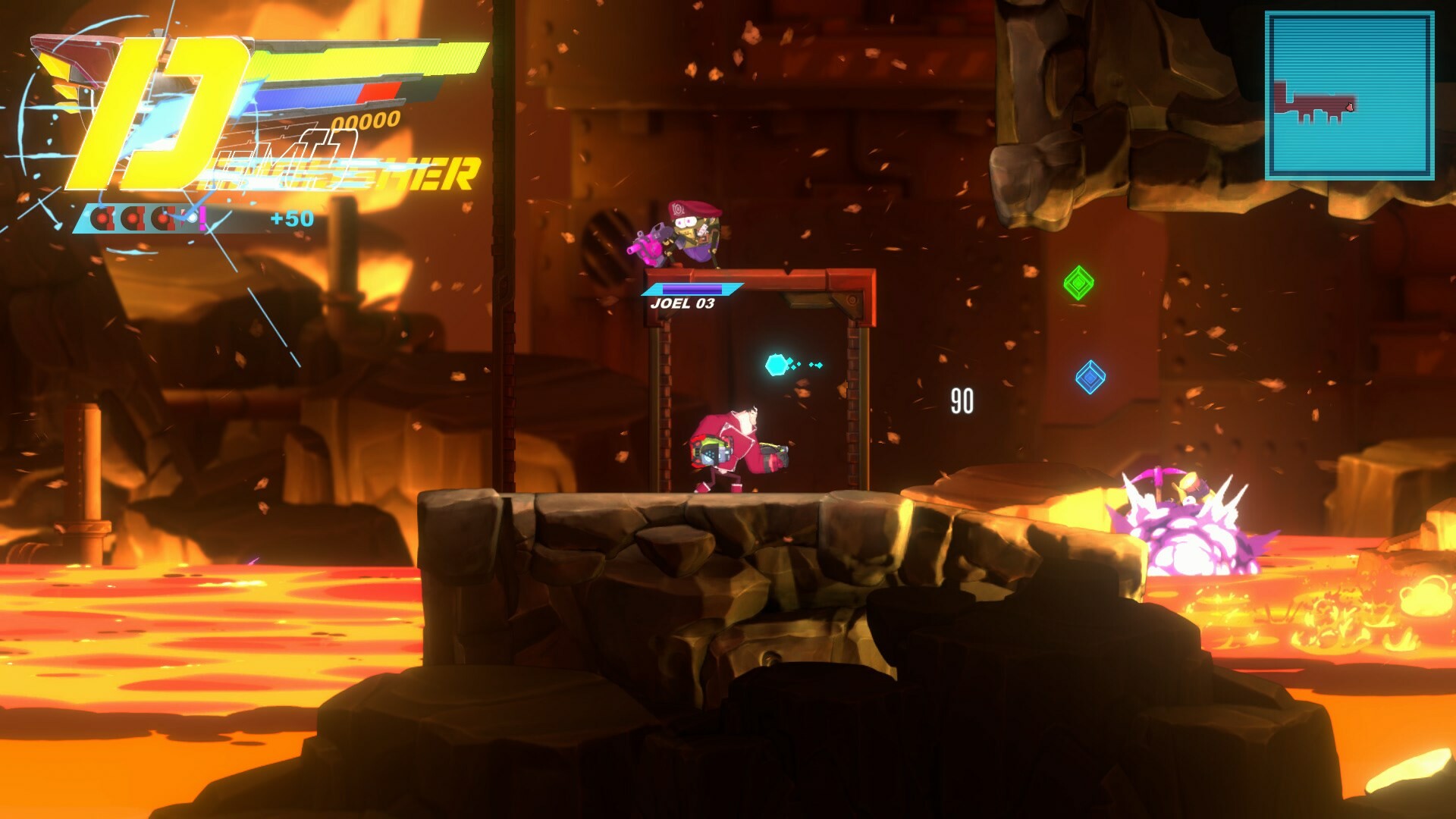Click the white dot indicator on the ammo bar
Viewport: 1456px width, 819px height.
click(x=194, y=216)
